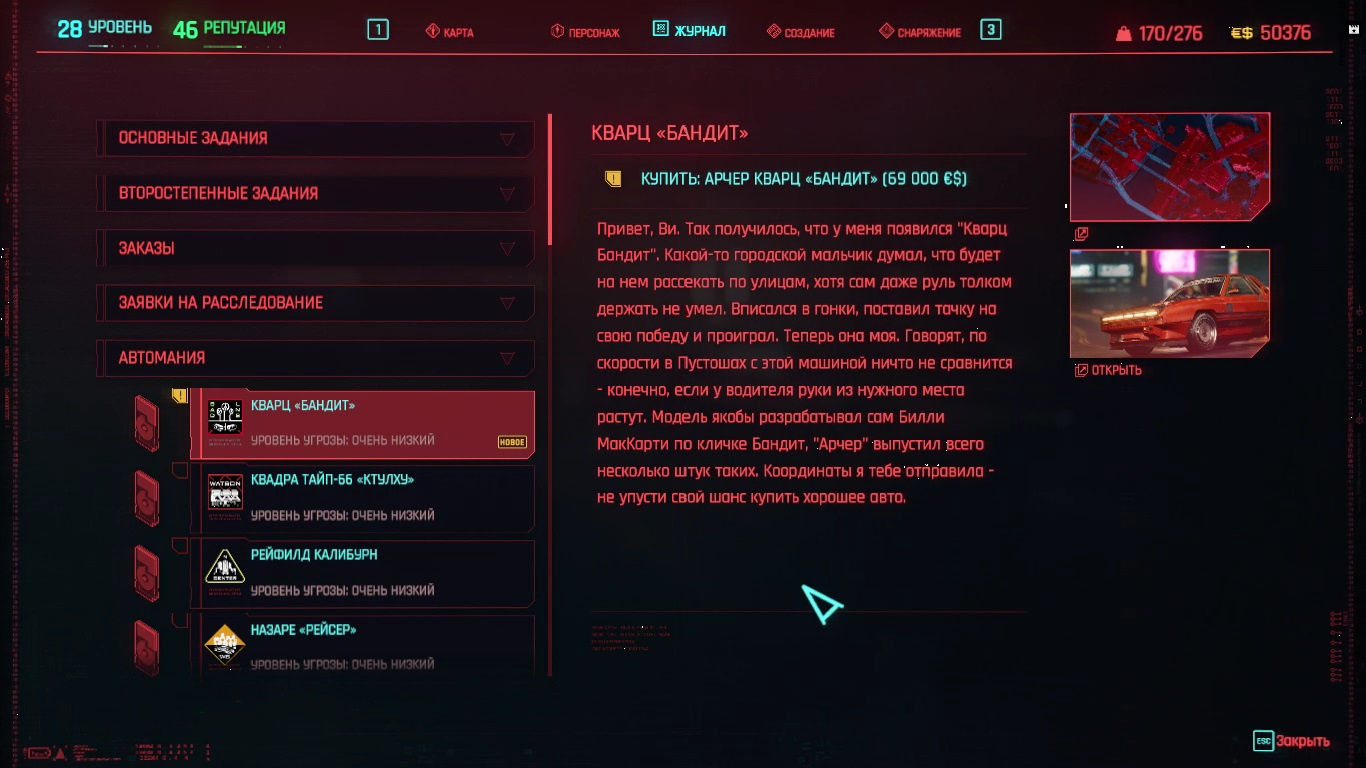
Task: Open the minimap thumbnail in top right panel
Action: point(1170,166)
